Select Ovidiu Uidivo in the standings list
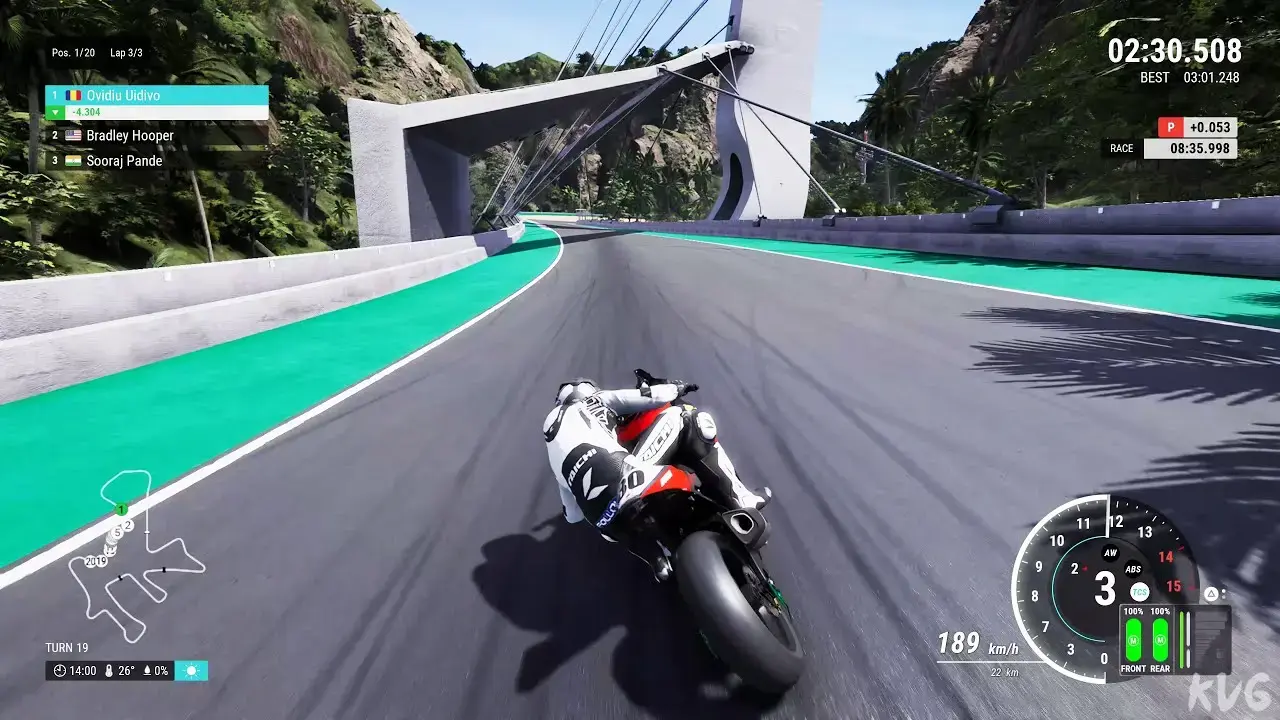This screenshot has width=1280, height=720. click(155, 95)
